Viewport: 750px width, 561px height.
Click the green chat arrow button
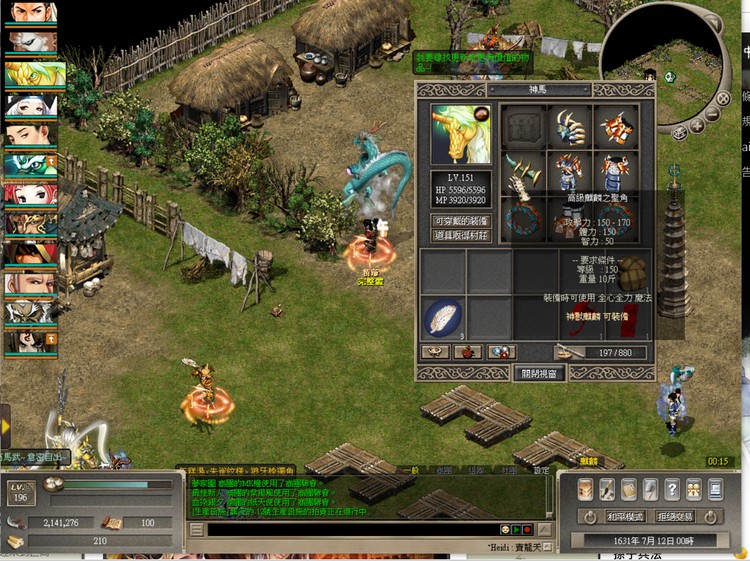point(517,529)
